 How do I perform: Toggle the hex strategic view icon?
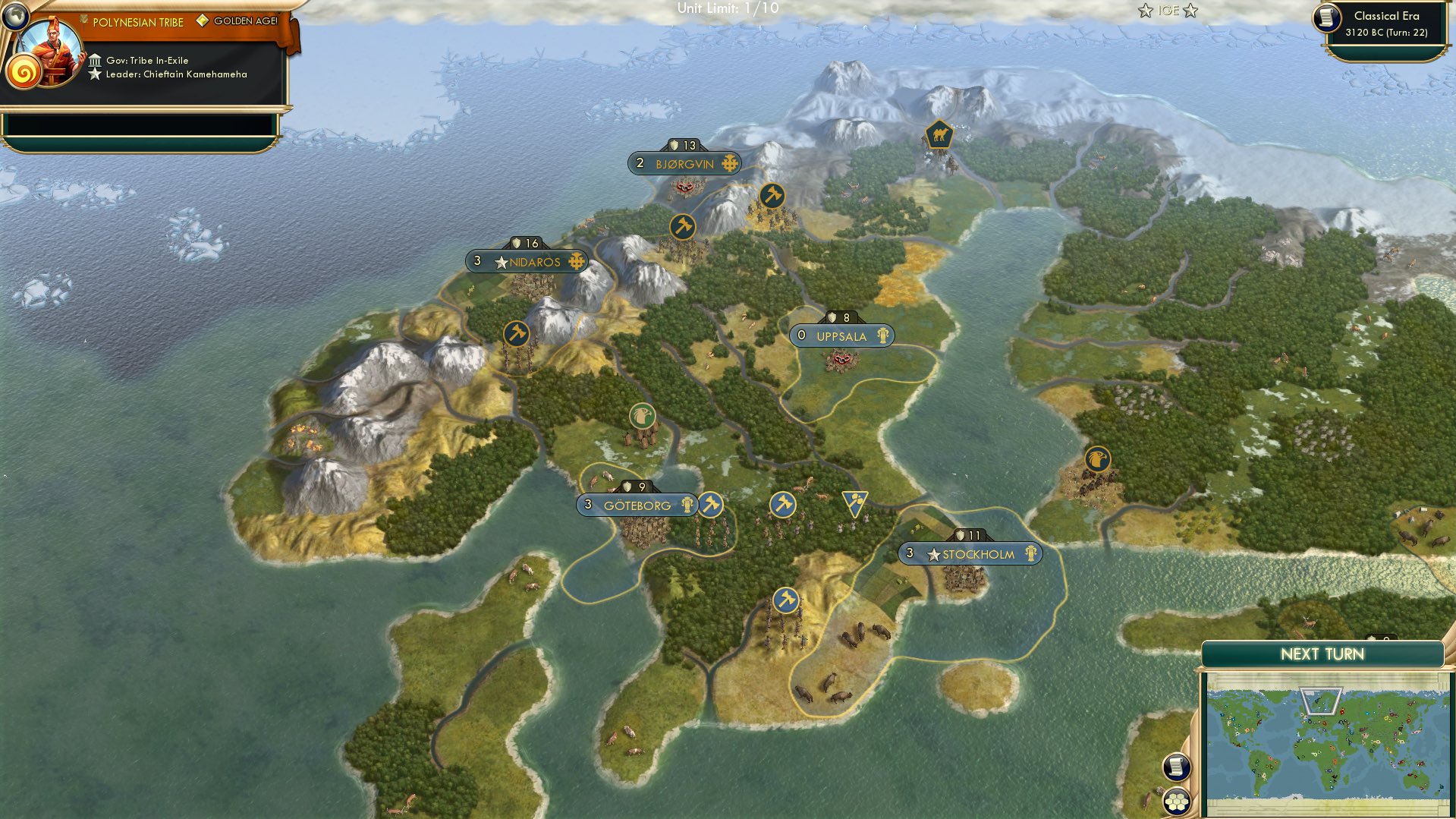1175,802
